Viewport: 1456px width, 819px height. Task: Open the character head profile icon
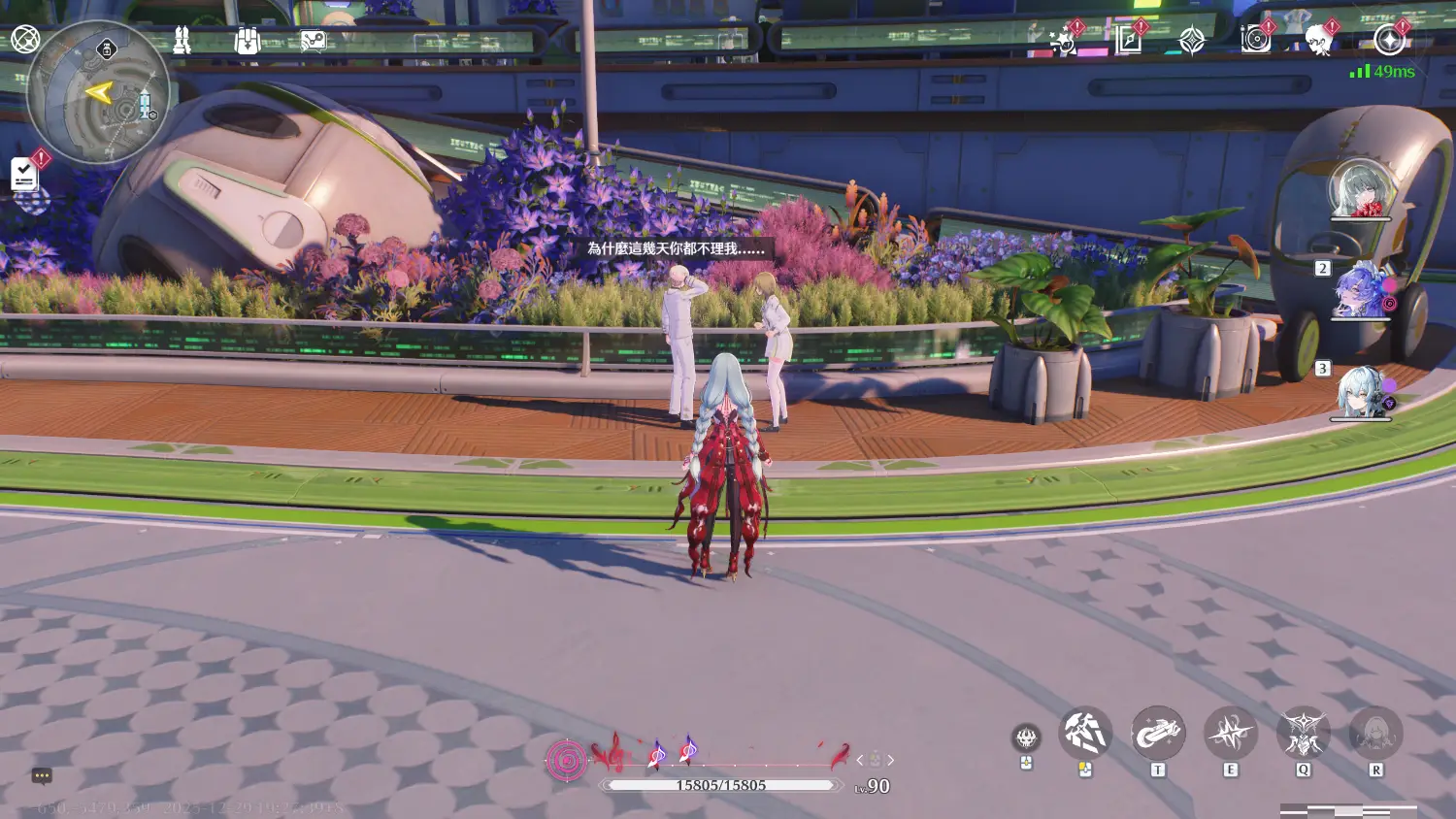[x=1318, y=41]
